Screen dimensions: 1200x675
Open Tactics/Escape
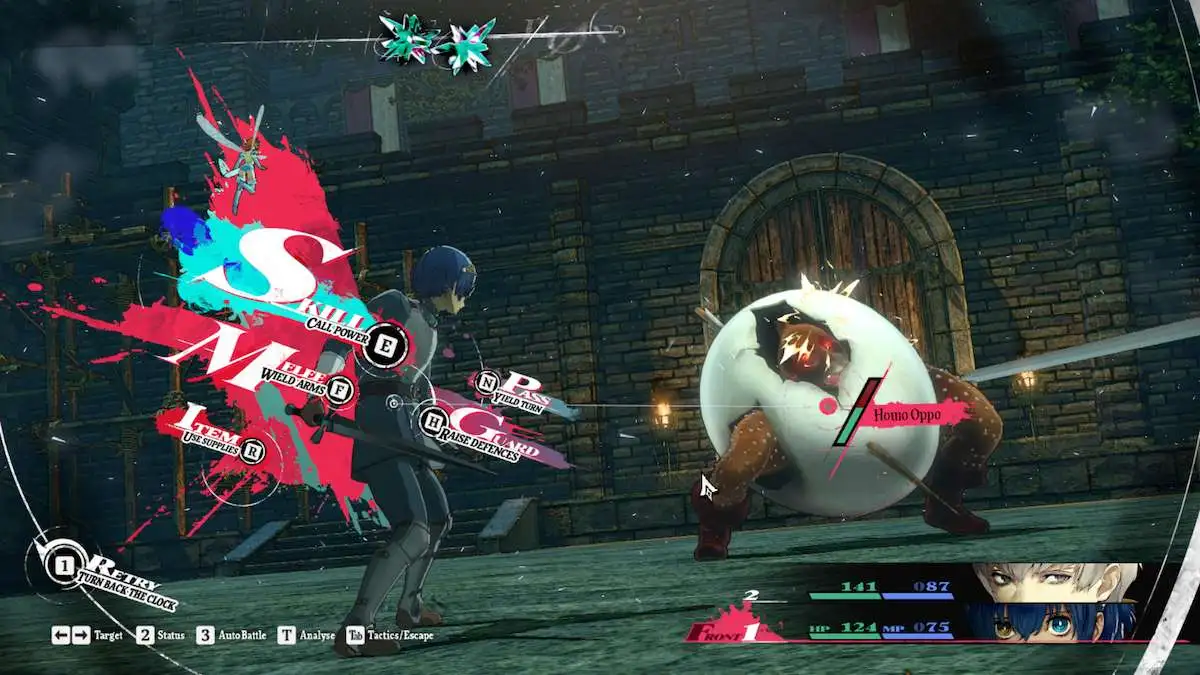(x=390, y=635)
